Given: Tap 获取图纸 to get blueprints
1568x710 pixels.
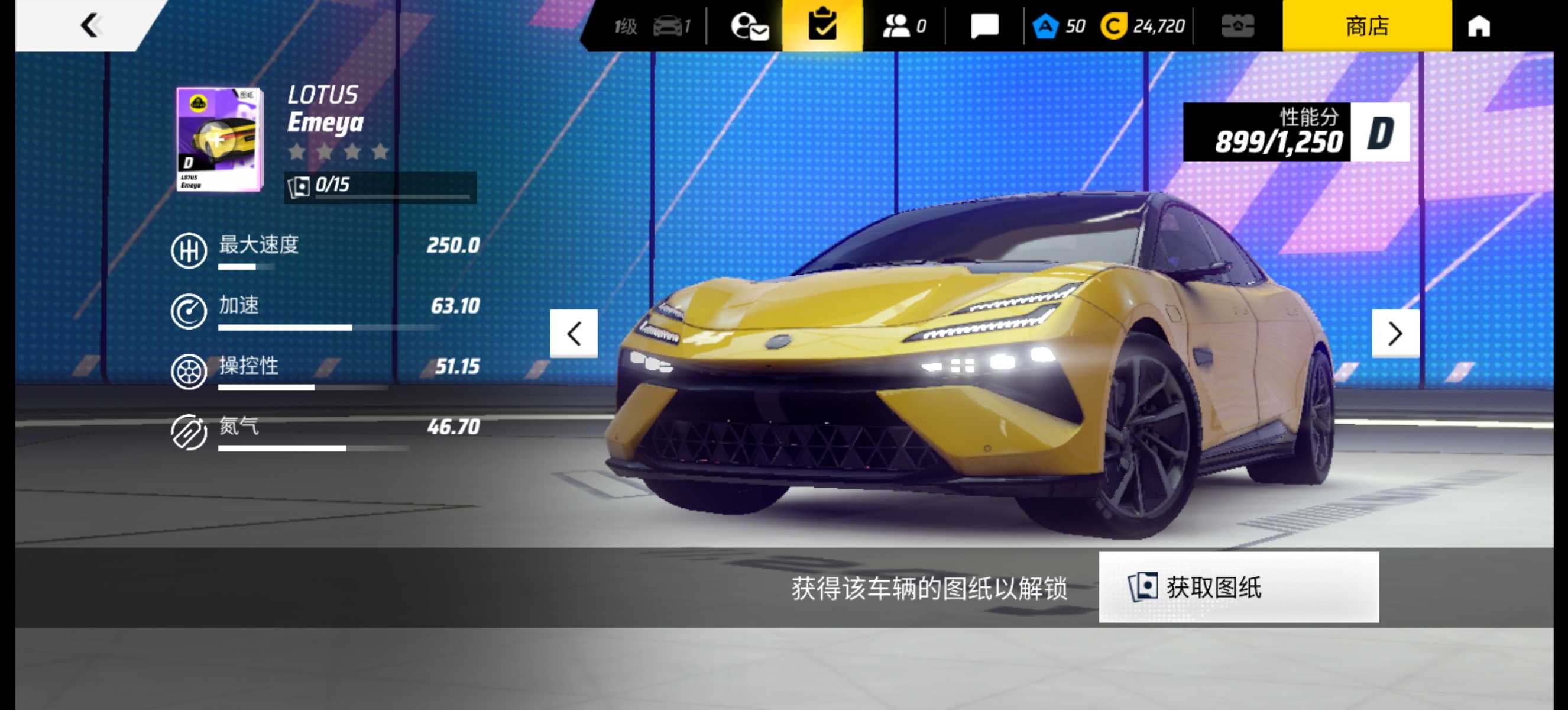Looking at the screenshot, I should pyautogui.click(x=1238, y=587).
